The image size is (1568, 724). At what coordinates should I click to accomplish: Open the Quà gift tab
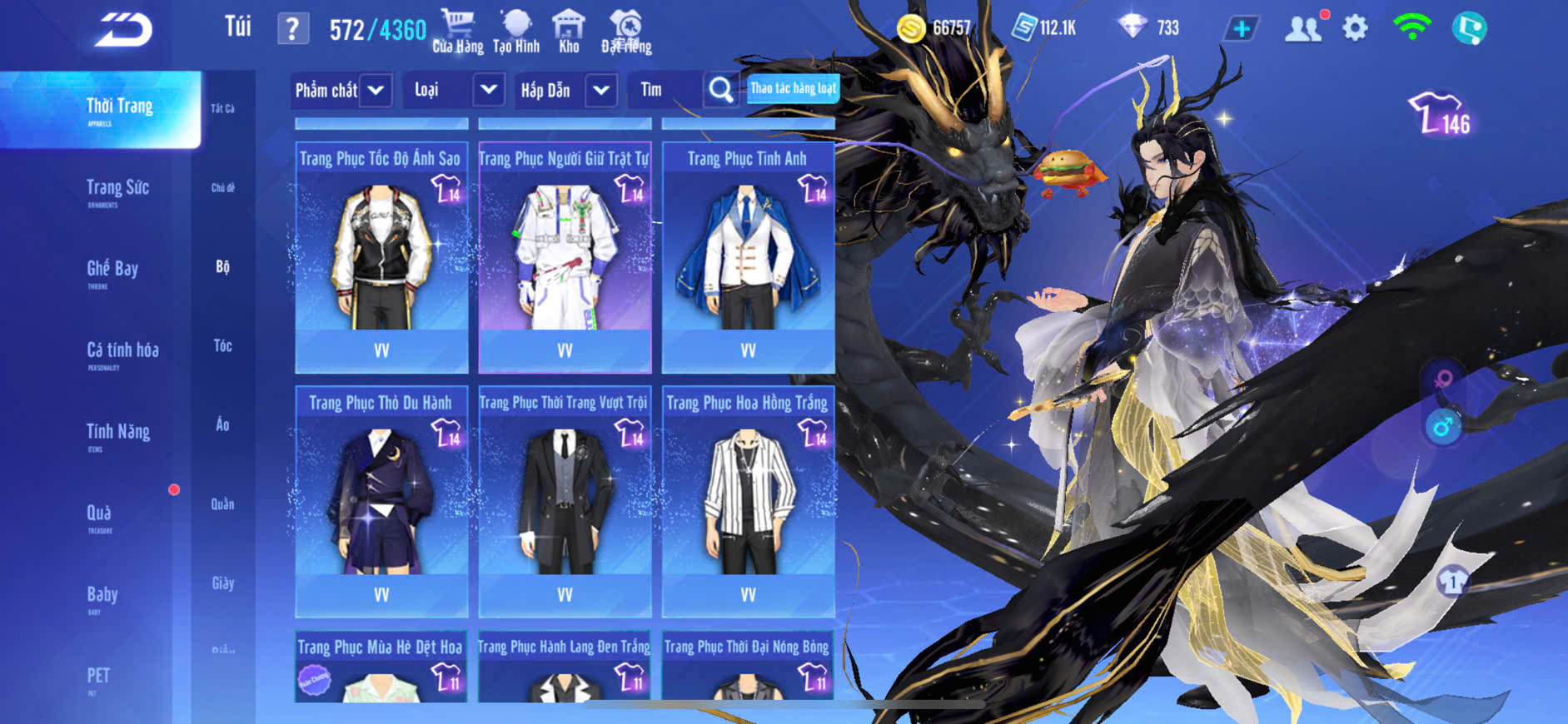[x=99, y=513]
